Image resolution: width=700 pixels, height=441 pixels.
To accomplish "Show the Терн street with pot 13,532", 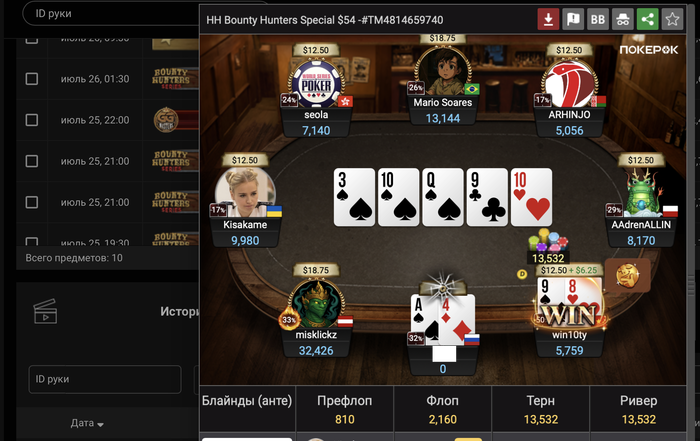I will 540,410.
